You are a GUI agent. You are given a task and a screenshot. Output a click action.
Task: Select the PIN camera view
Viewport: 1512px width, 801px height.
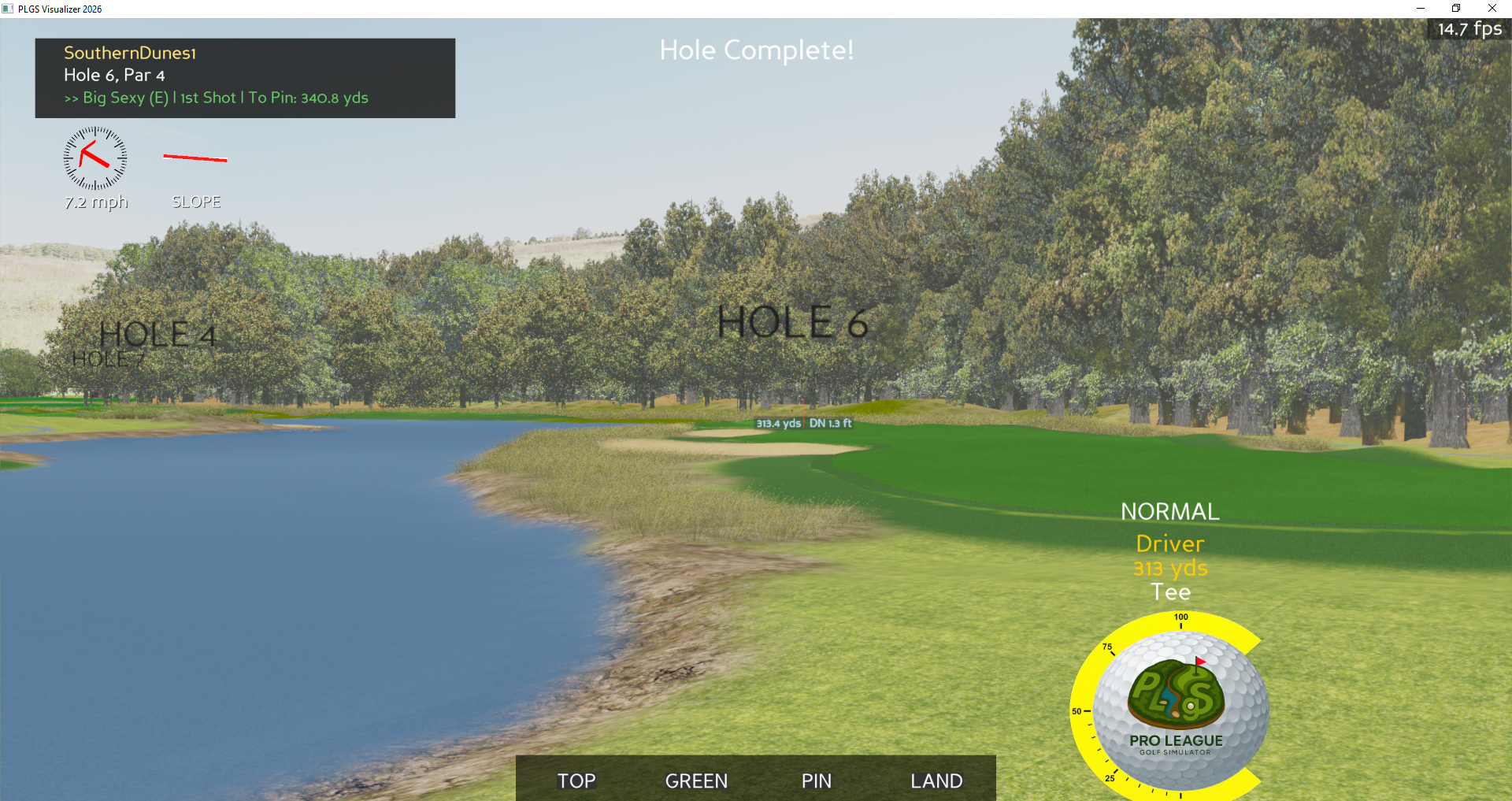tap(817, 781)
